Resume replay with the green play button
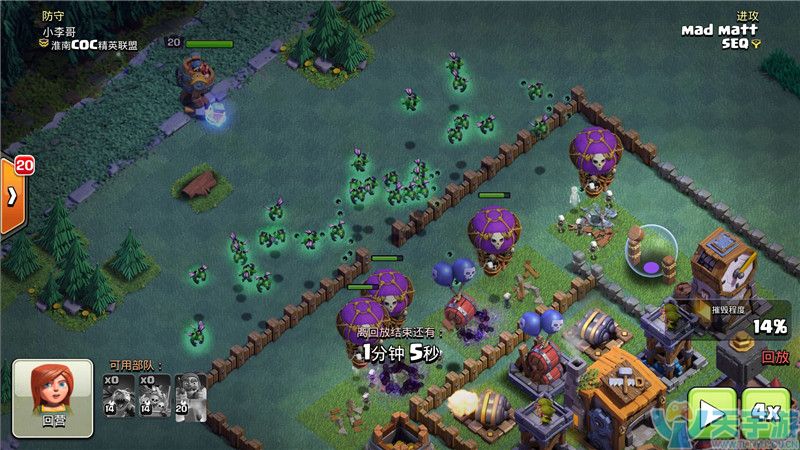The image size is (800, 450). click(711, 412)
